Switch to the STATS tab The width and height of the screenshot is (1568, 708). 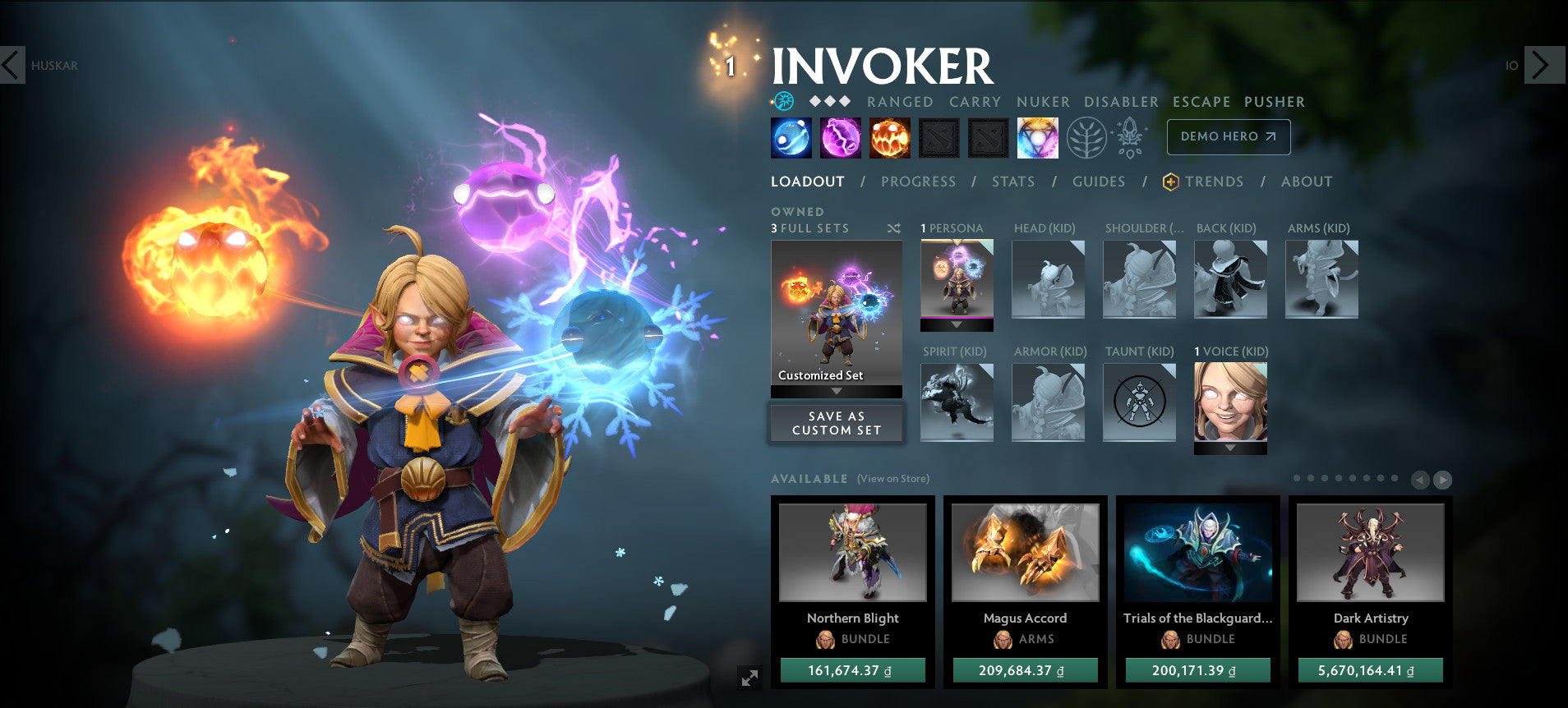(x=1012, y=182)
